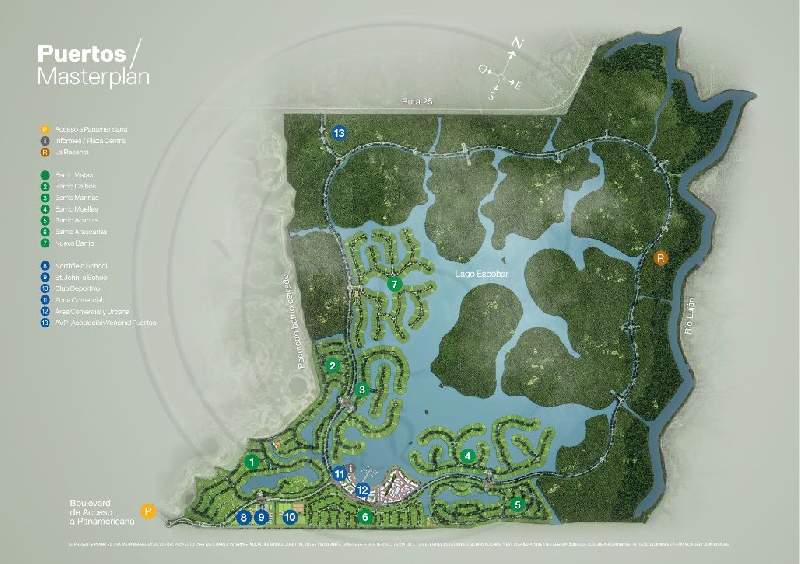Choose green marker 2 on the map

331,366
